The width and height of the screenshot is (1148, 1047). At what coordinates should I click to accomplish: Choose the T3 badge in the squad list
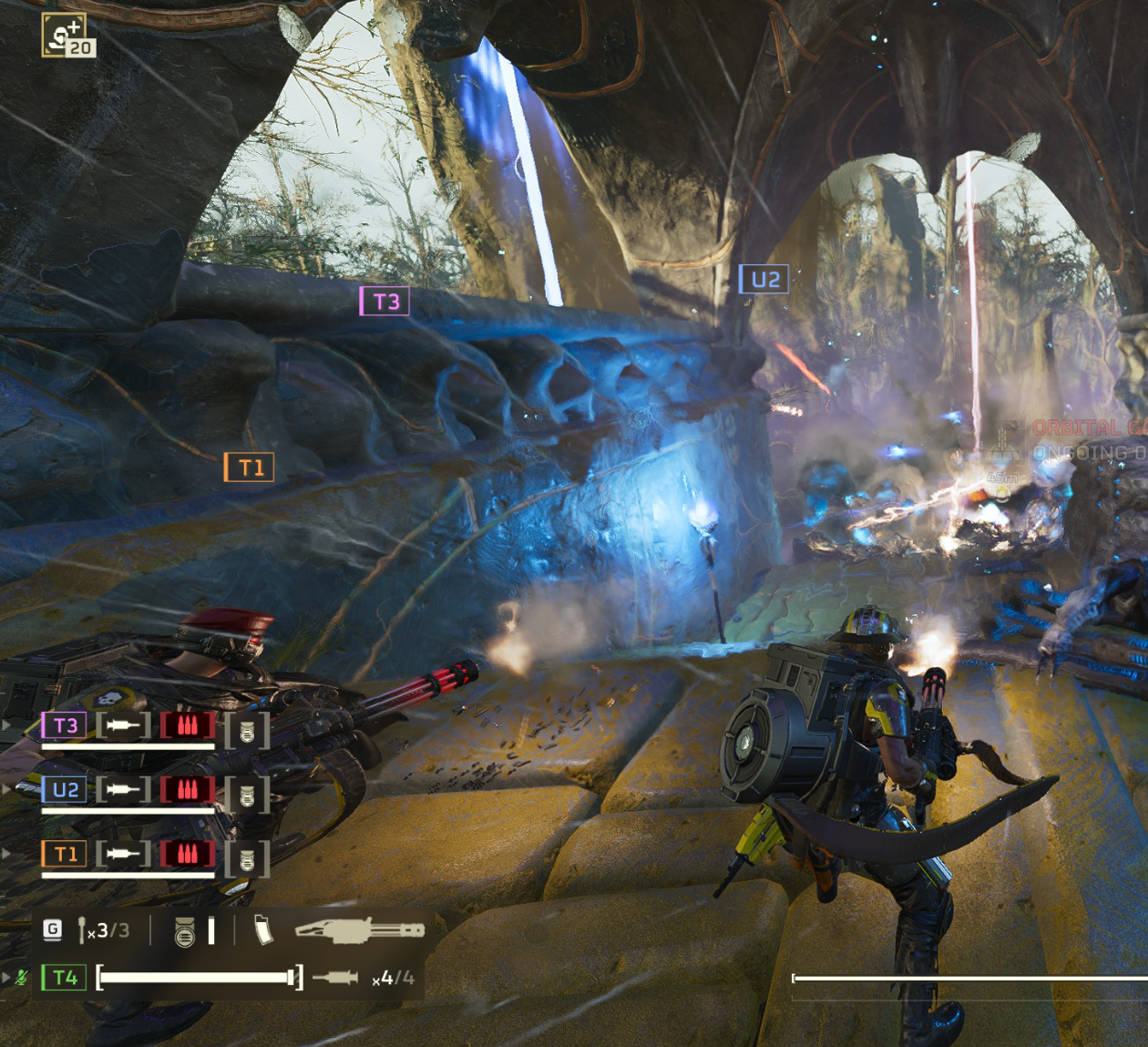[65, 726]
